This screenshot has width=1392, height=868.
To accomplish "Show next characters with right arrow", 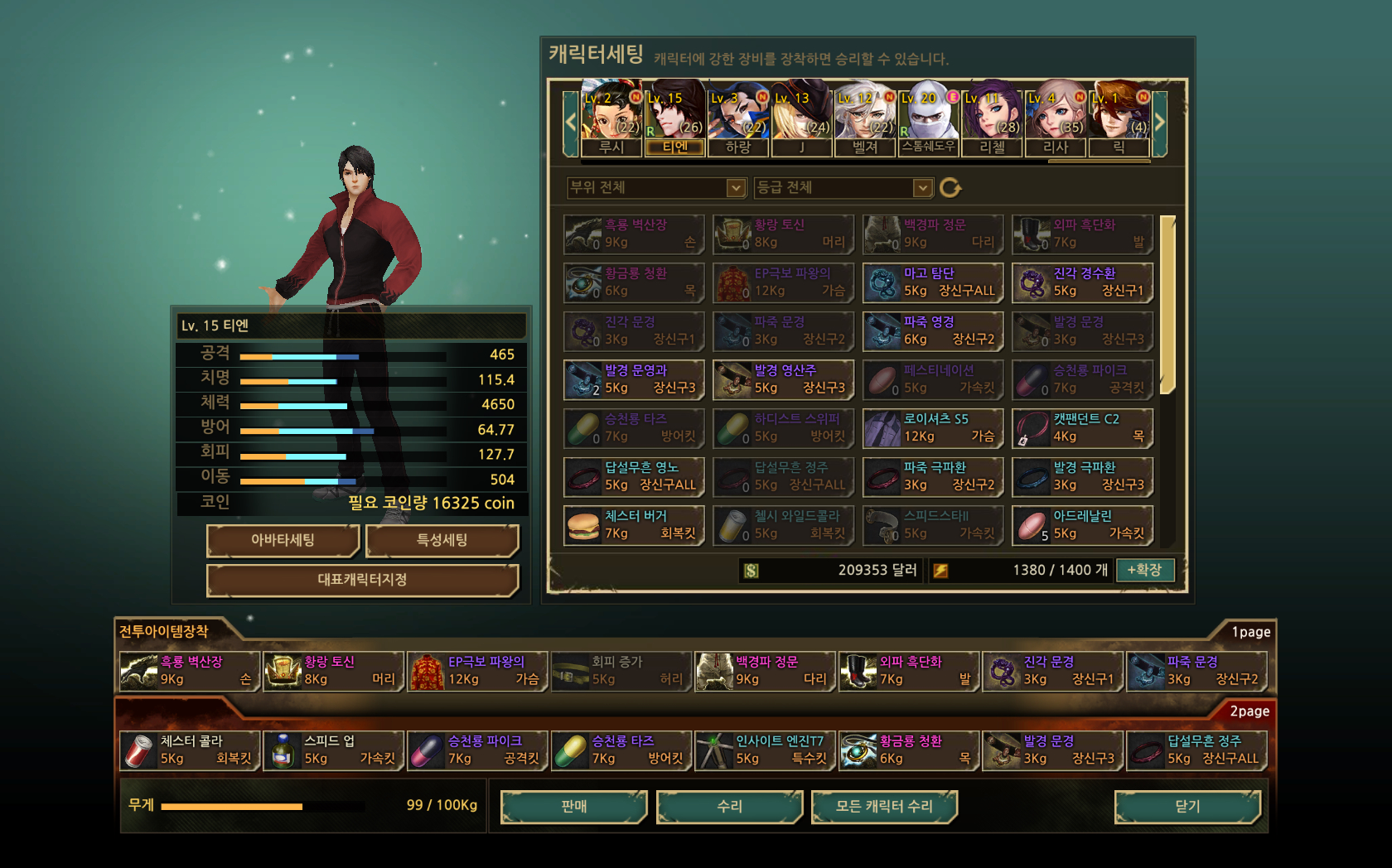I will [x=1160, y=123].
